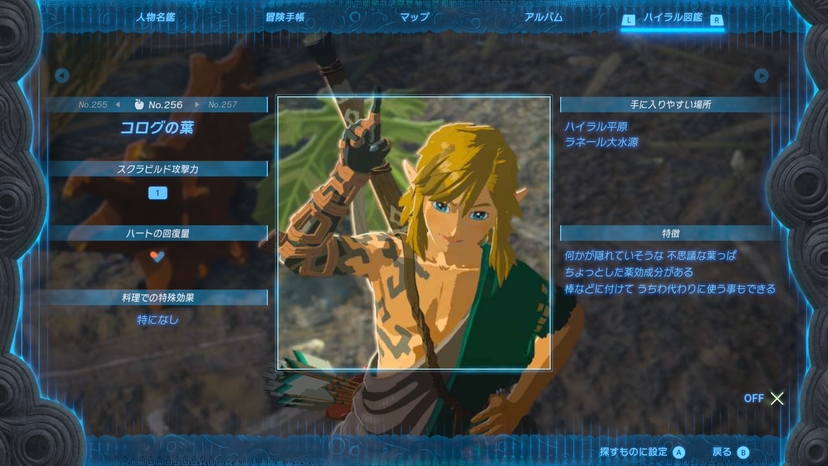Screen dimensions: 828x466
Task: Click the left page arrow circle
Action: coord(62,75)
